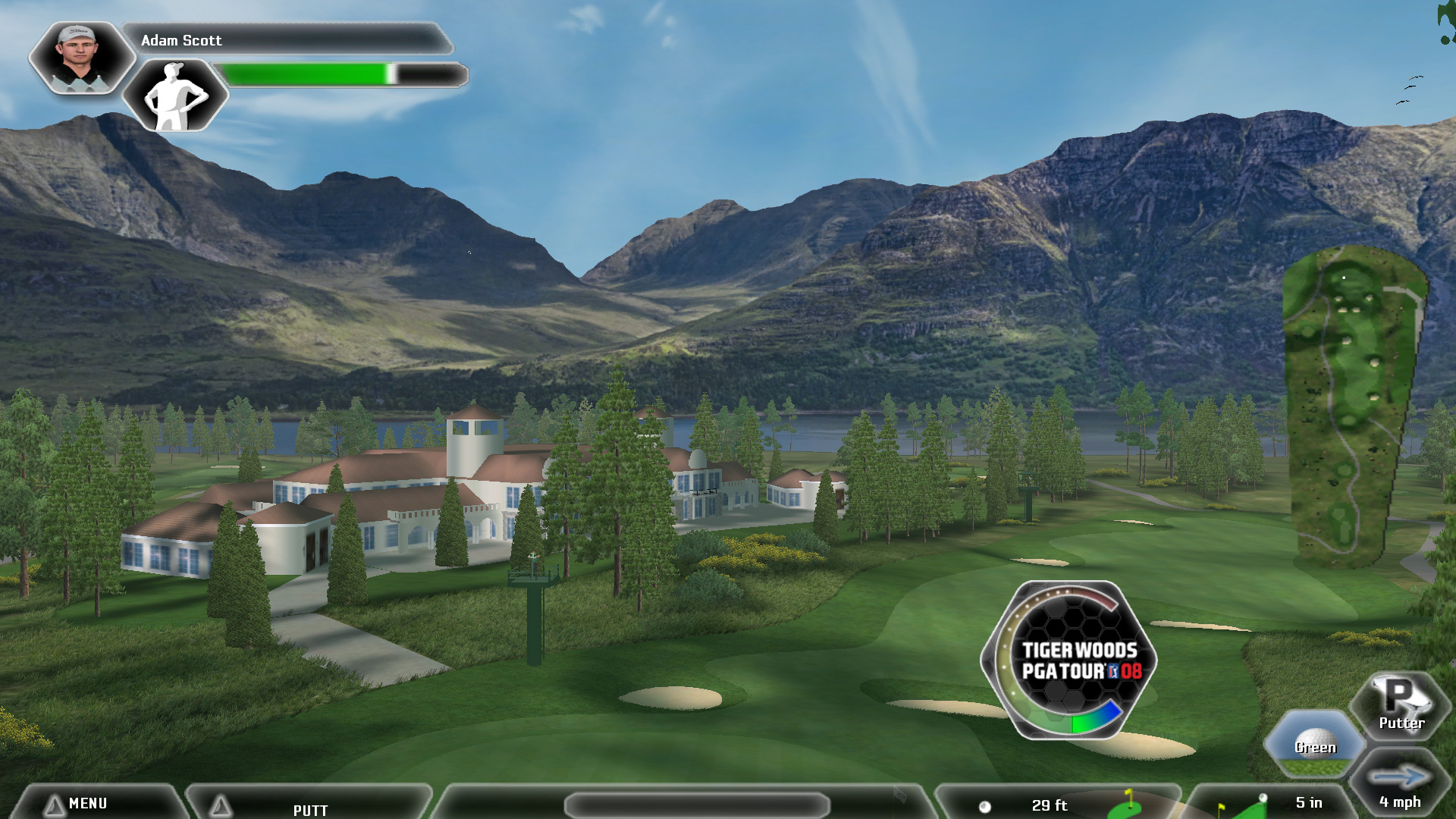Click Adam Scott's player portrait
This screenshot has height=819, width=1456.
[80, 58]
